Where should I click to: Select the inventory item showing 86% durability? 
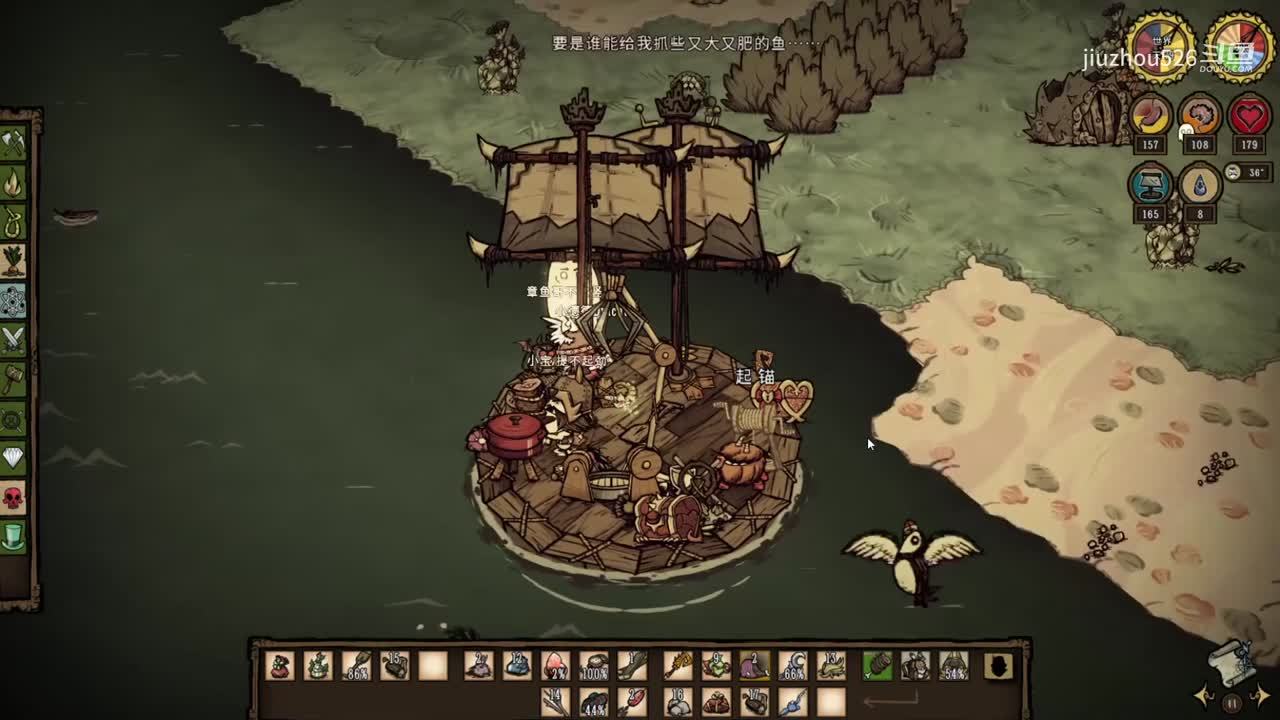point(357,666)
